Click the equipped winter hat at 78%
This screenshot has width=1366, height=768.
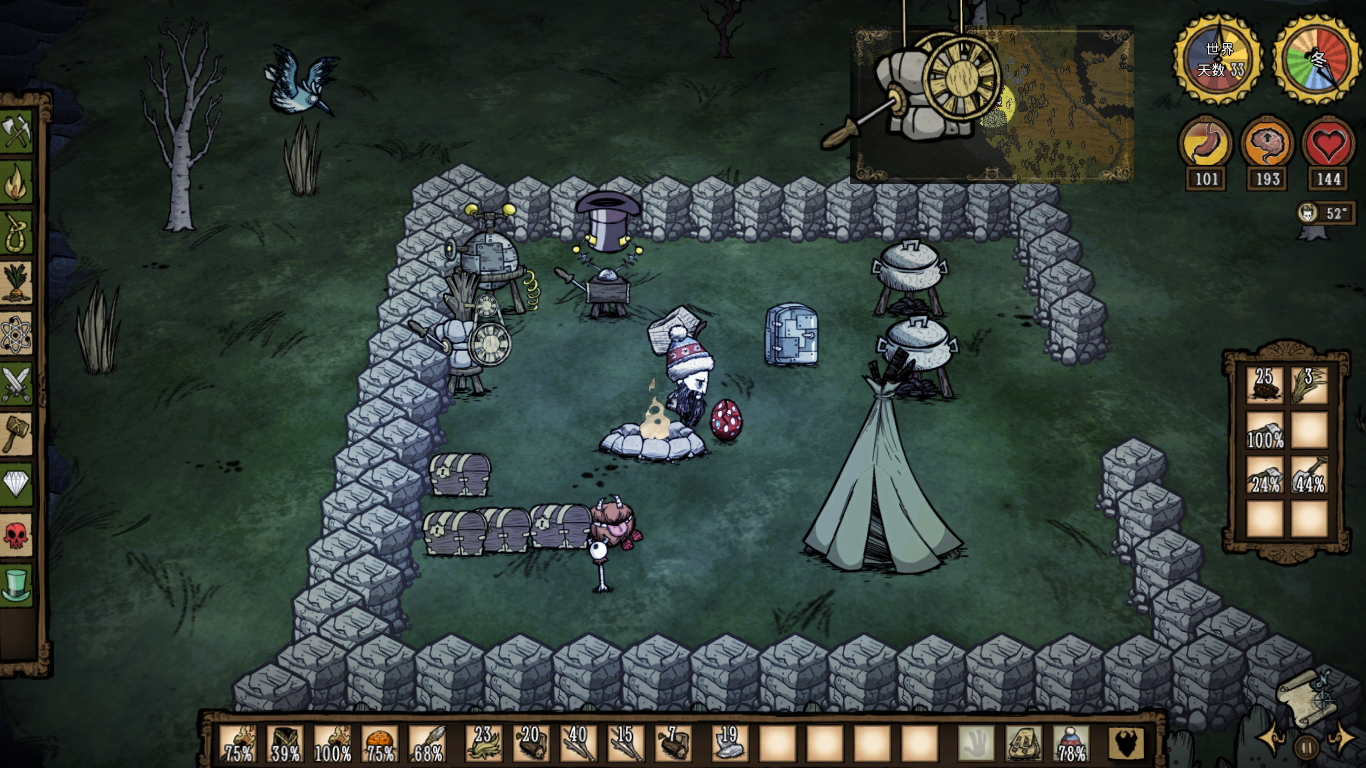[x=1072, y=743]
